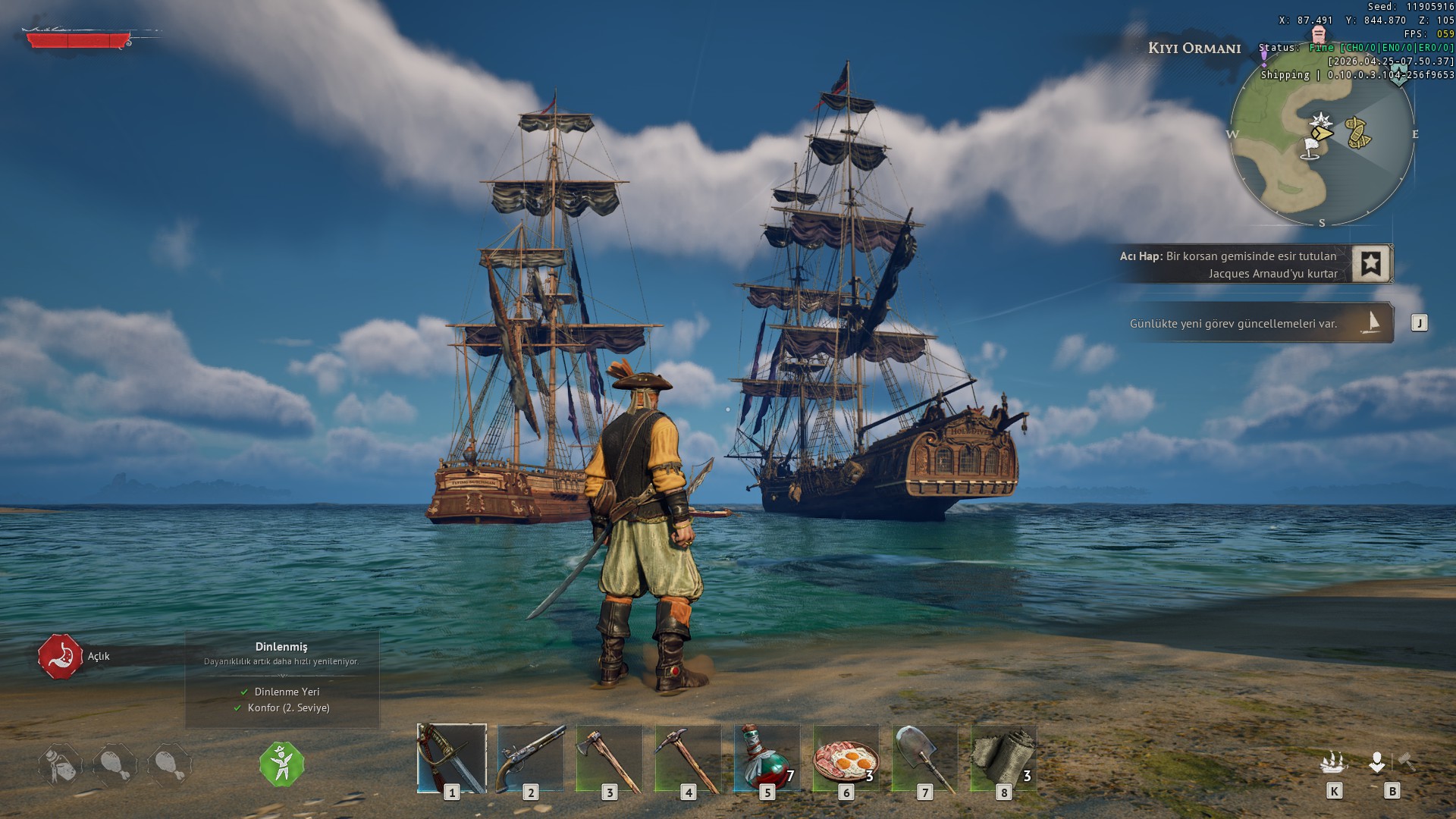This screenshot has height=819, width=1456.
Task: Use the red potion flask slot
Action: point(767,758)
